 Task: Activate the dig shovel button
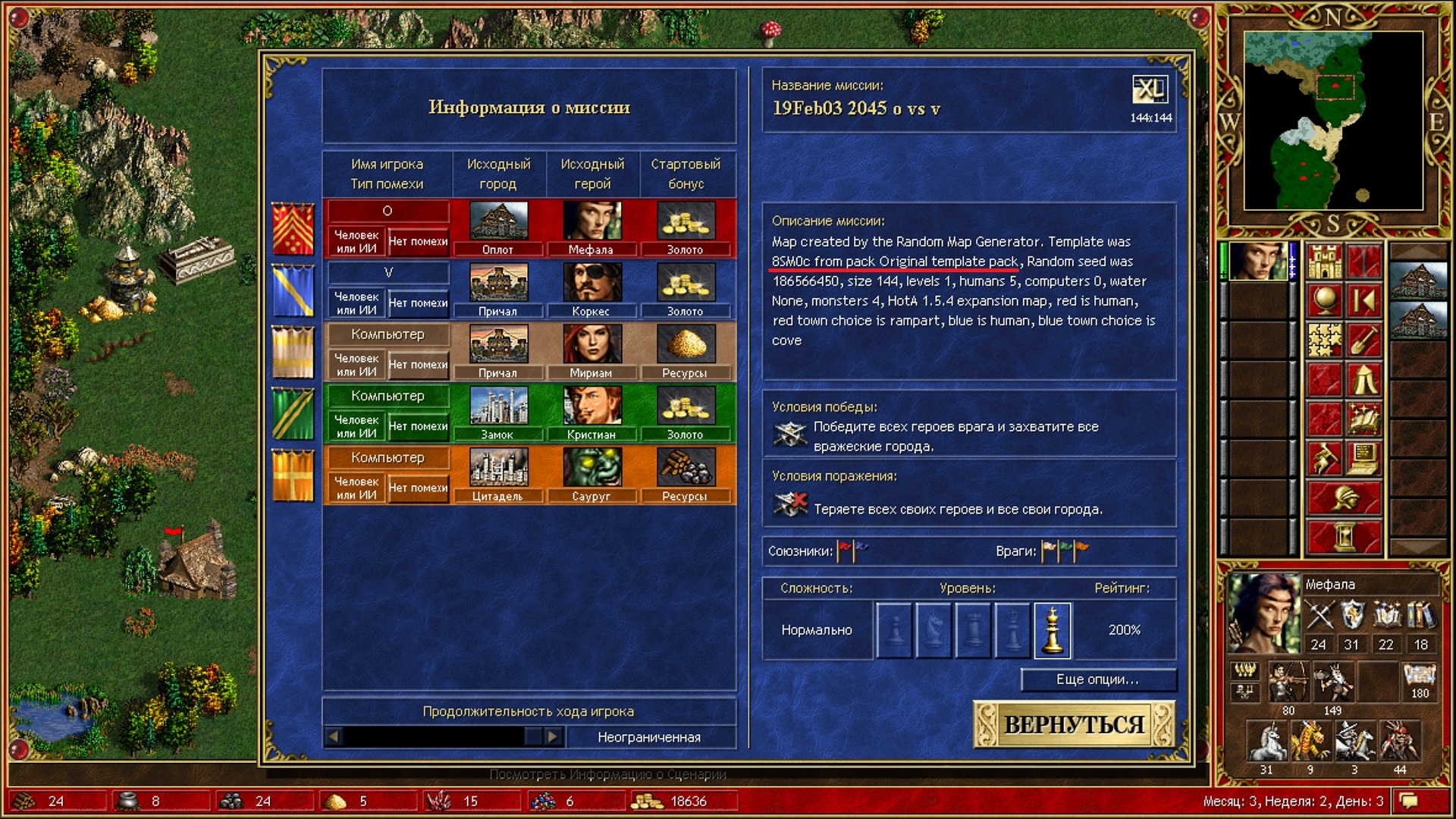click(1363, 340)
